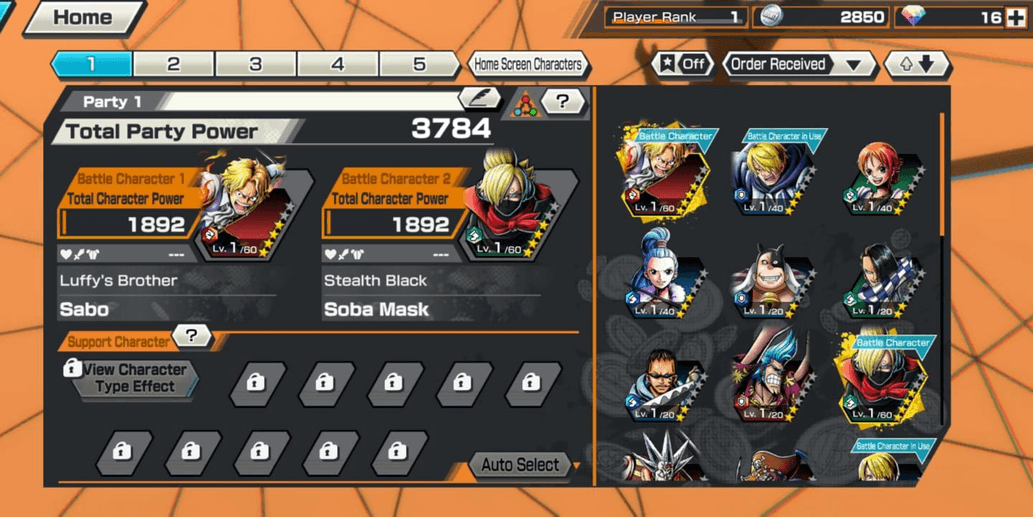The height and width of the screenshot is (517, 1033).
Task: Go back using the Home button
Action: tap(82, 17)
